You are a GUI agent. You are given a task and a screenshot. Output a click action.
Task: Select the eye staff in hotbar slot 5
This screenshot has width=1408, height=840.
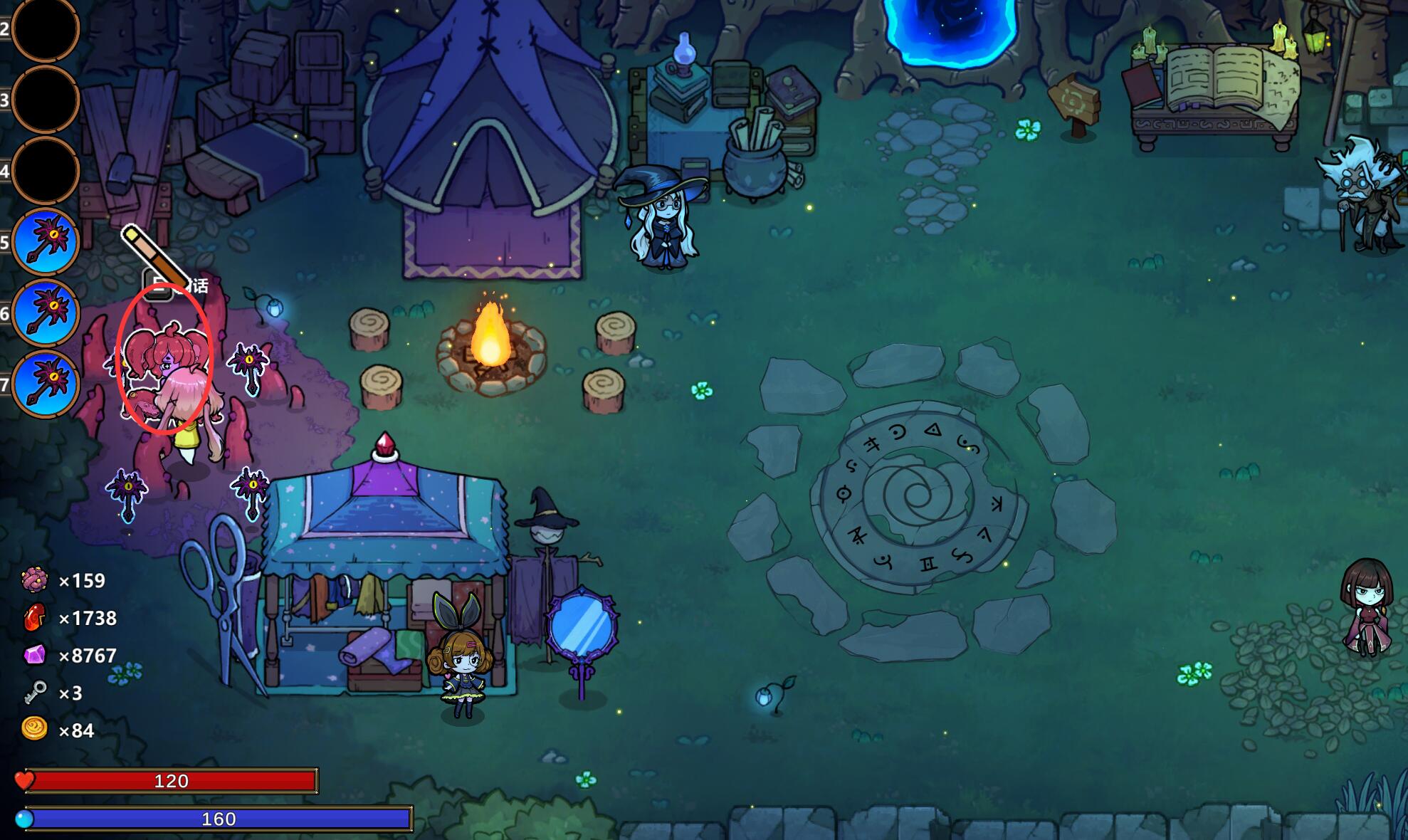[46, 242]
